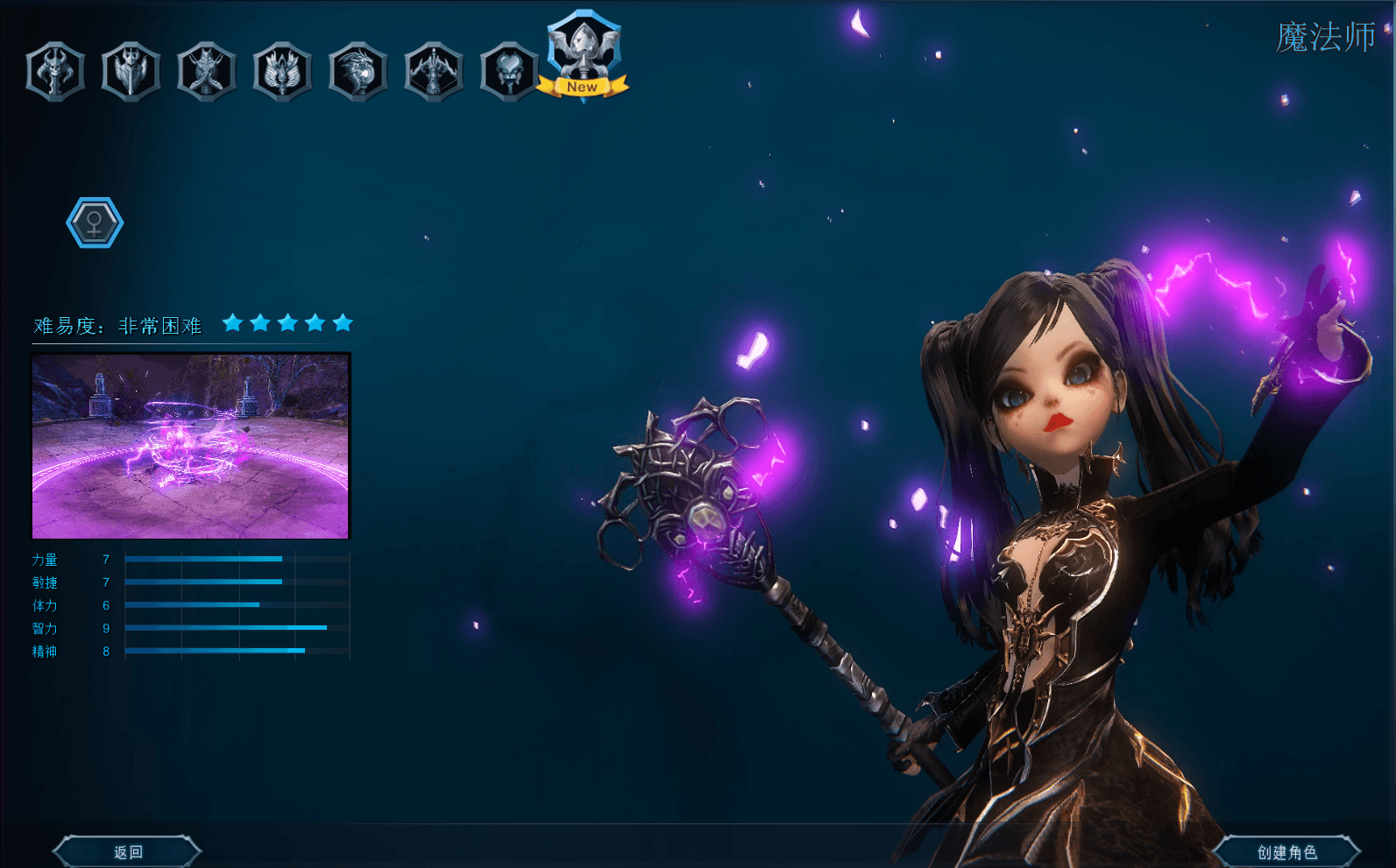Click the fifth difficulty star

point(343,322)
